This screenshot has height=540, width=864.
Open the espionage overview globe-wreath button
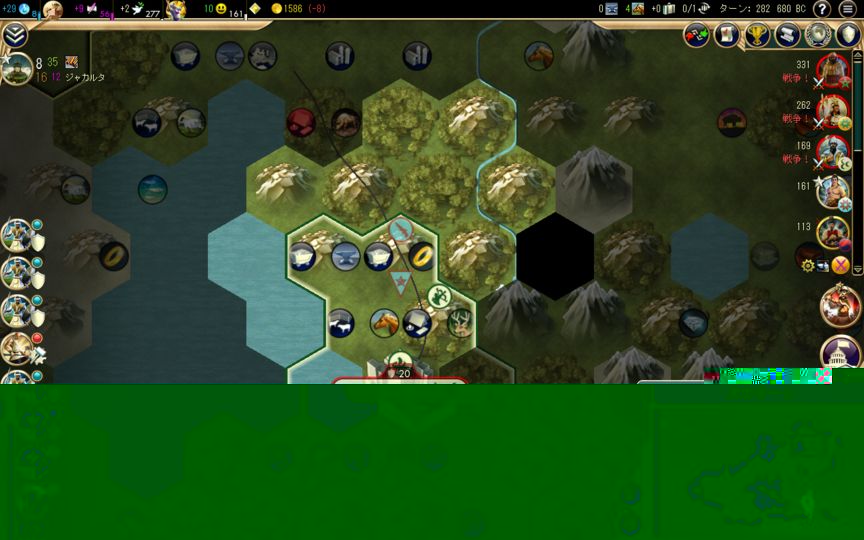[819, 36]
